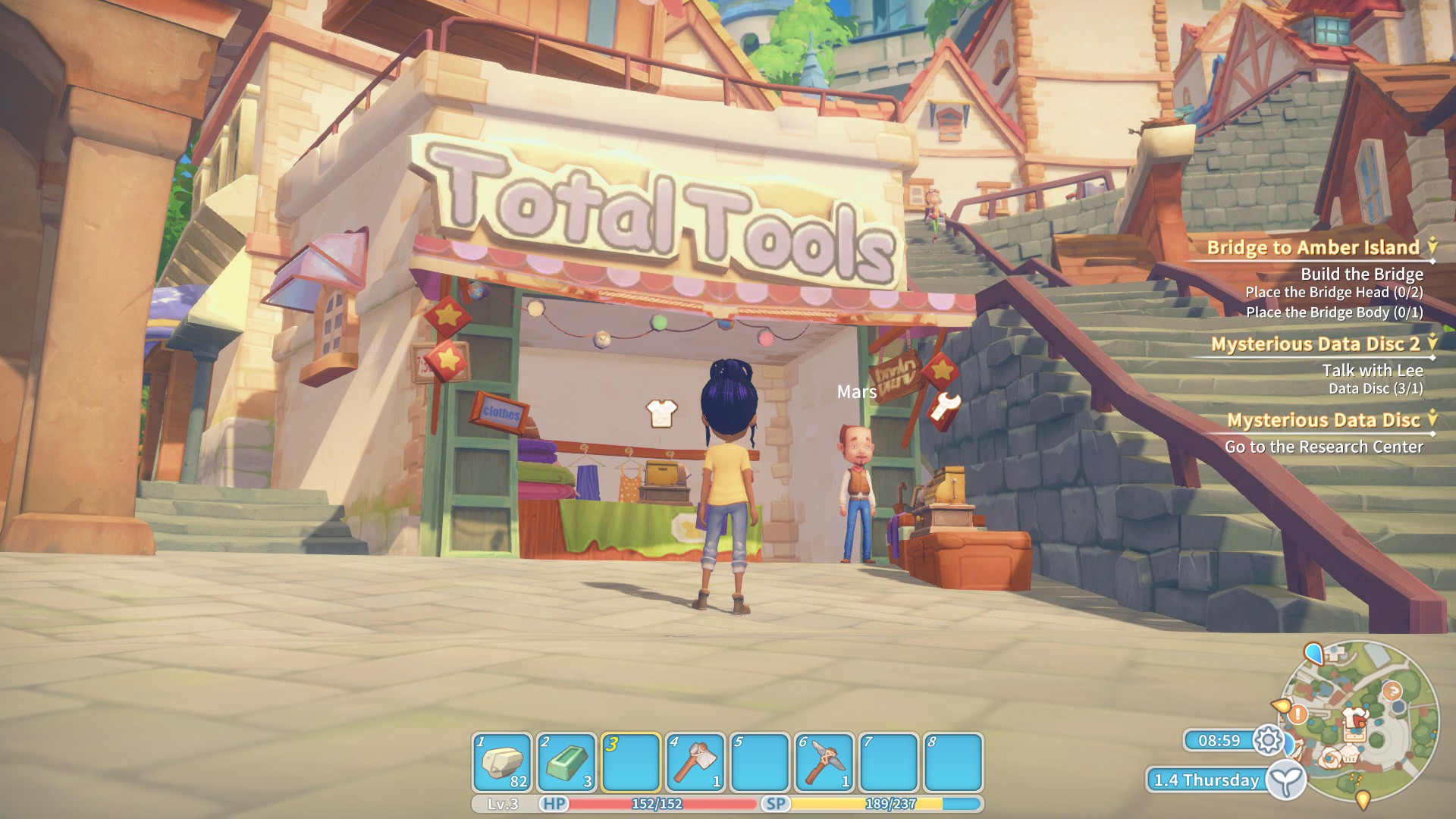Select the stone stack in hotbar slot 1
The height and width of the screenshot is (819, 1456).
503,761
